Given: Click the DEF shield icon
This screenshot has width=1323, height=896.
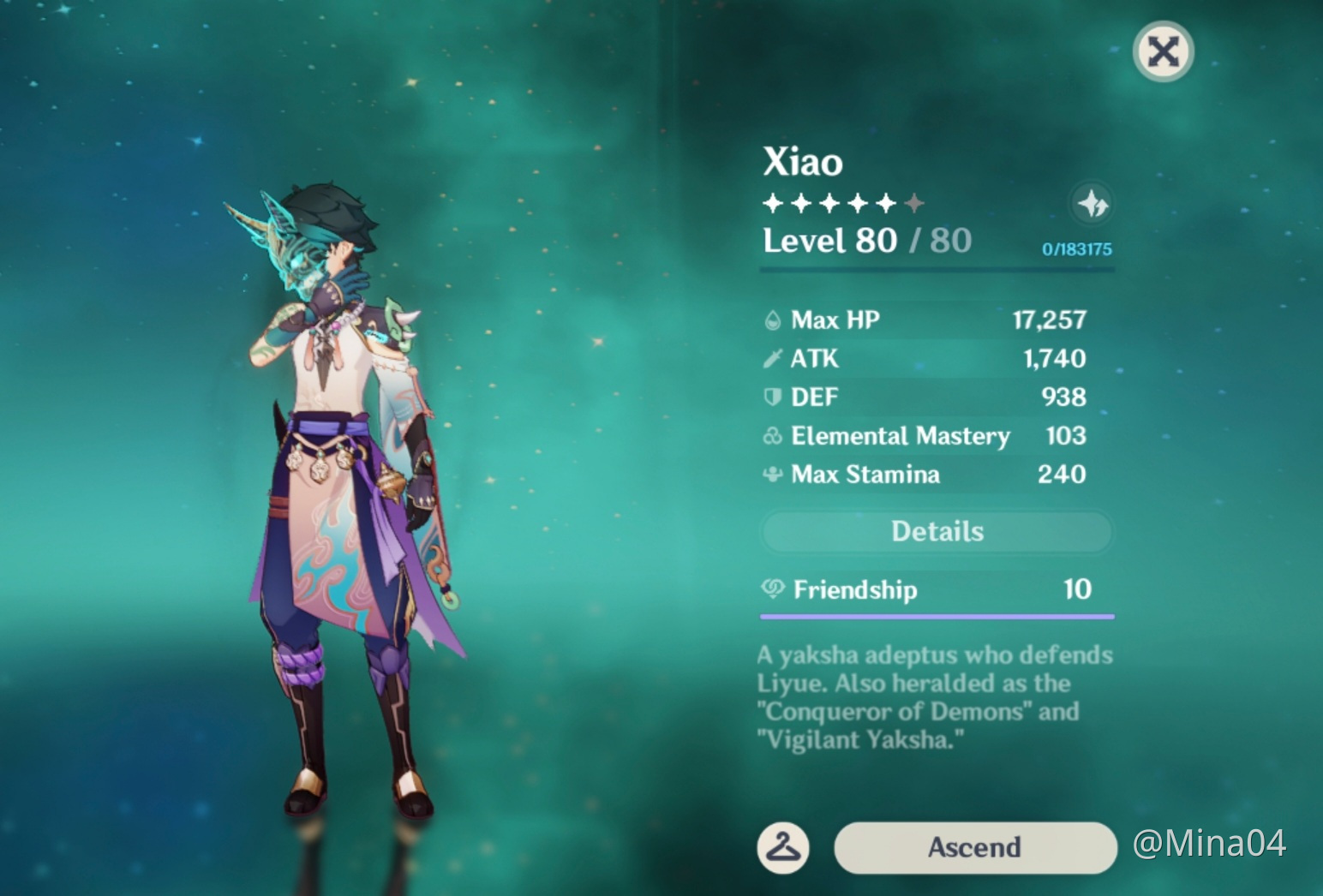Looking at the screenshot, I should [772, 397].
